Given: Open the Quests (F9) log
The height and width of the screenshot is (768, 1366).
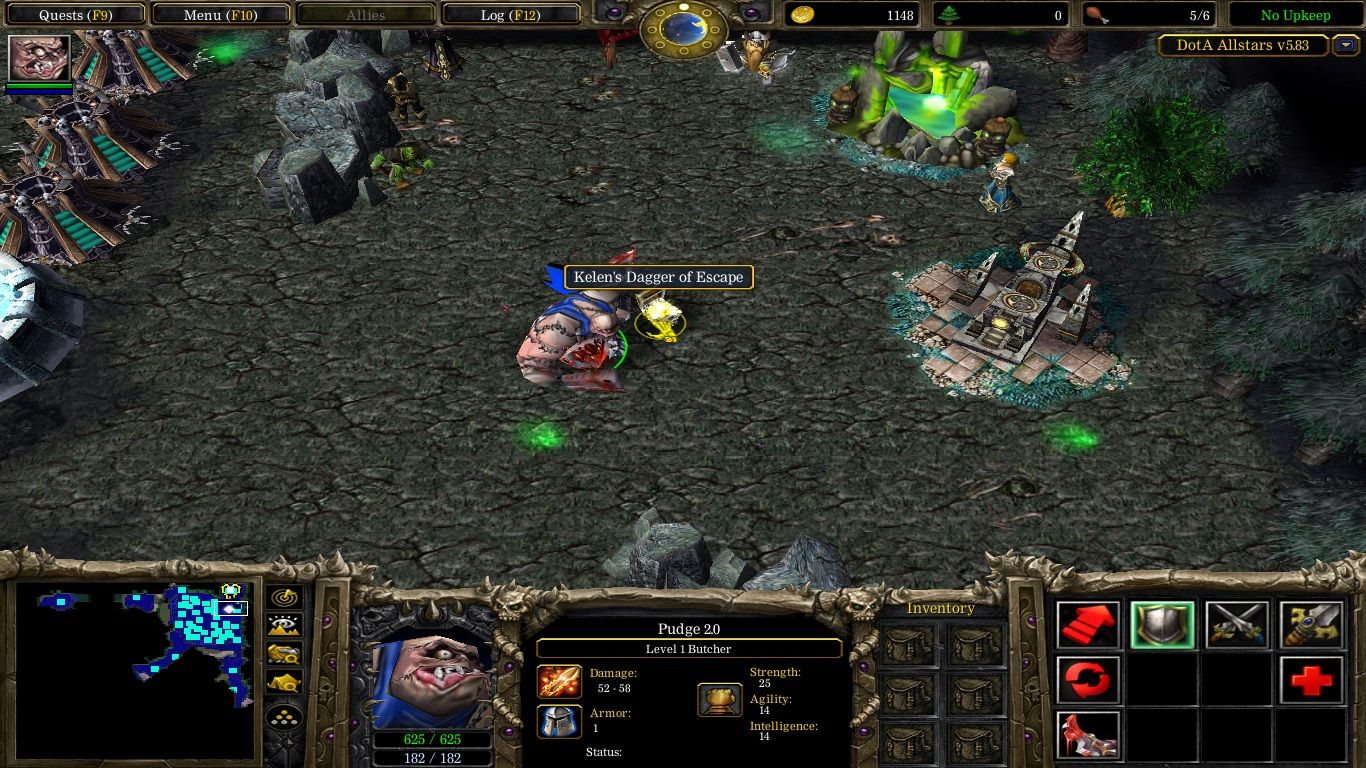Looking at the screenshot, I should tap(75, 14).
